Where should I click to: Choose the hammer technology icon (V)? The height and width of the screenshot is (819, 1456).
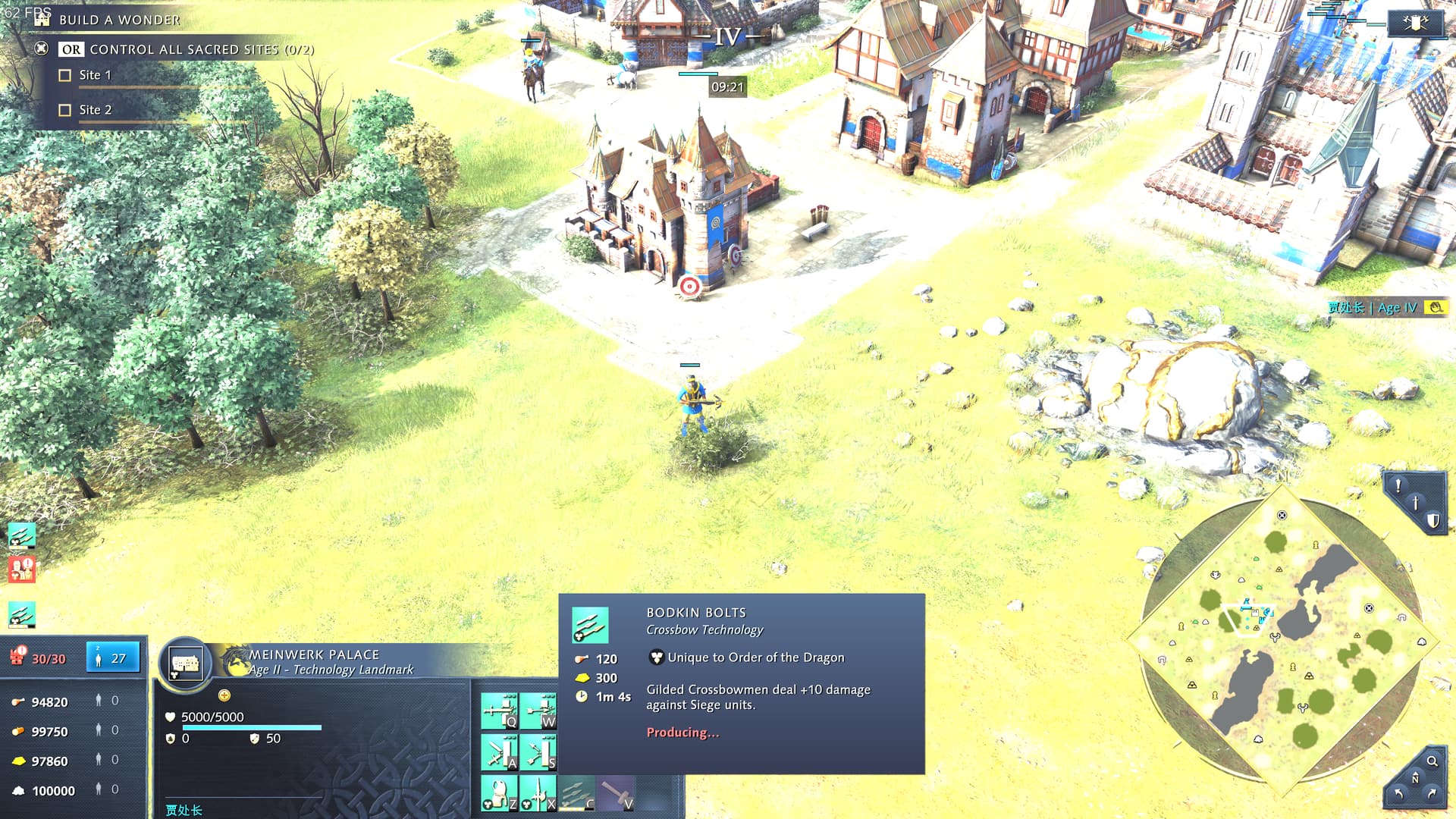617,792
